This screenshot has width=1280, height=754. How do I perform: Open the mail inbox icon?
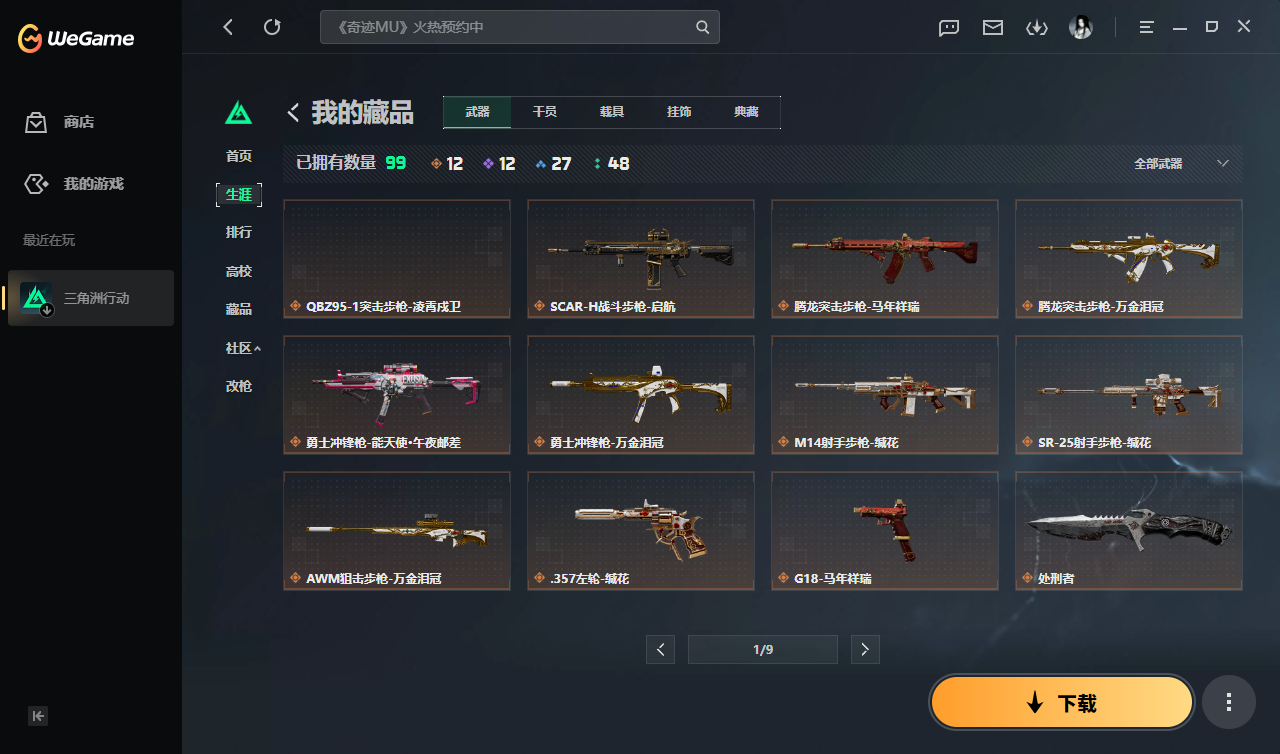pyautogui.click(x=992, y=27)
